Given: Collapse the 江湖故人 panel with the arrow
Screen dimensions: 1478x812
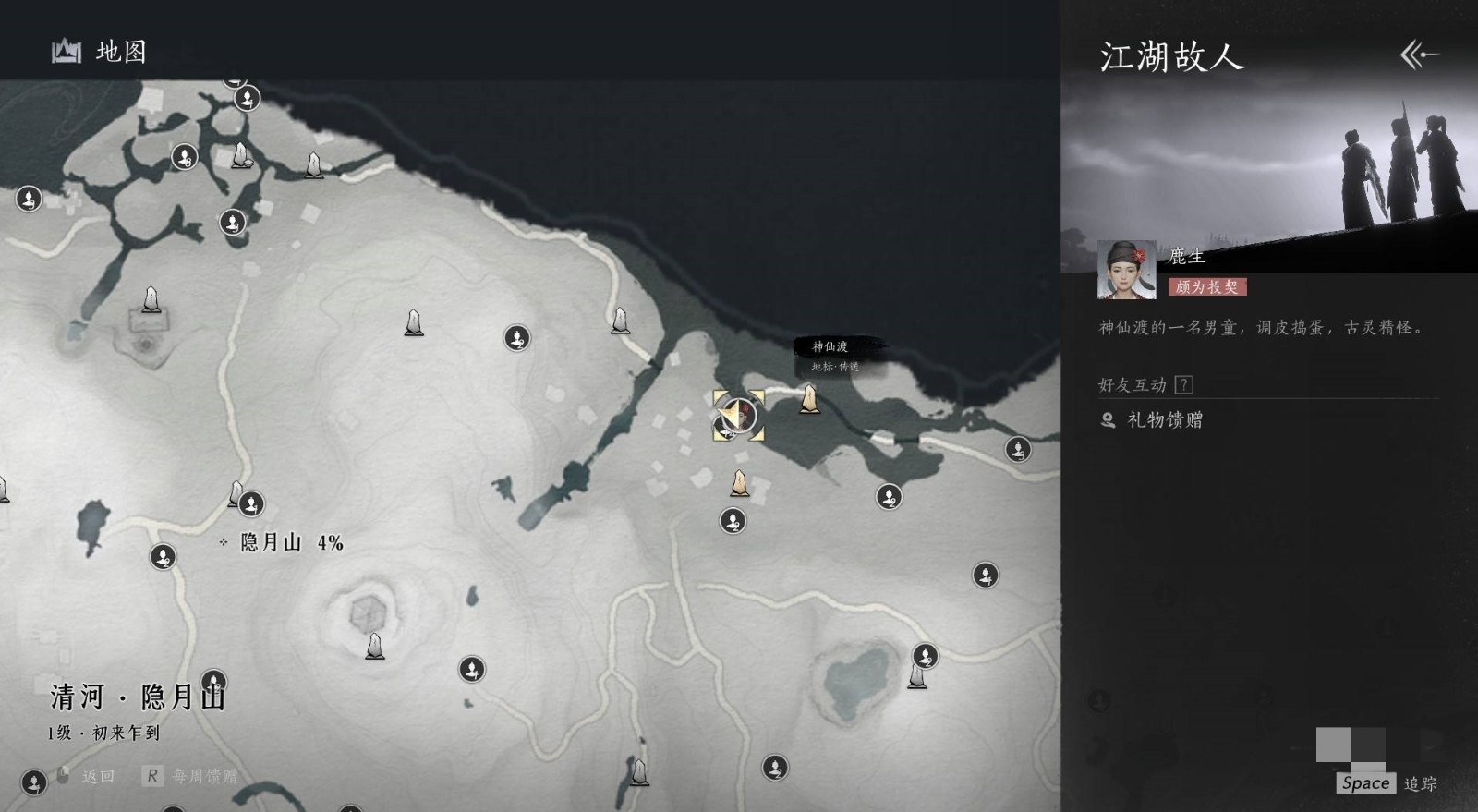Looking at the screenshot, I should click(x=1419, y=55).
